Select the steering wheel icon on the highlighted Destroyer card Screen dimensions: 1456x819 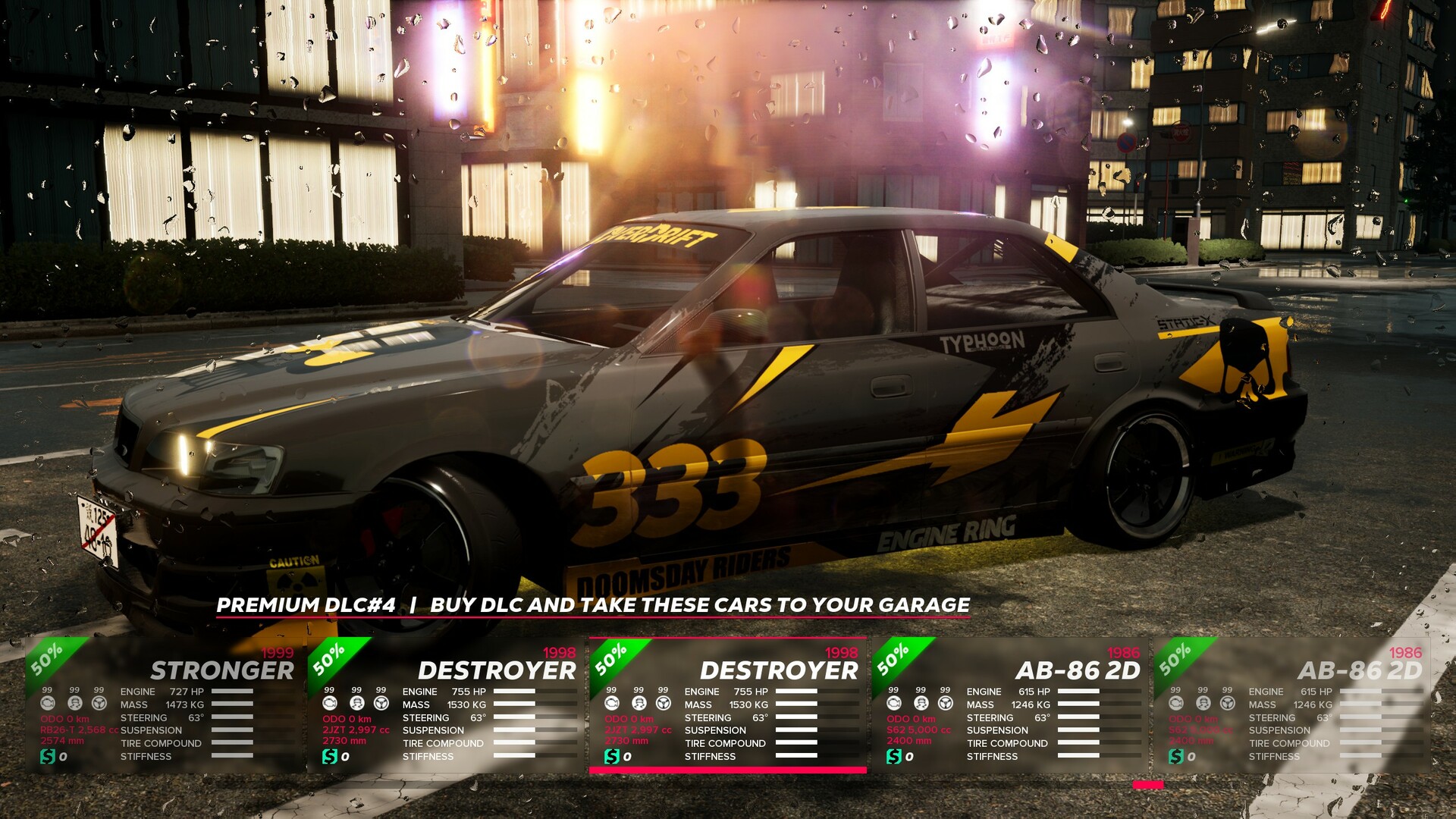[x=664, y=704]
